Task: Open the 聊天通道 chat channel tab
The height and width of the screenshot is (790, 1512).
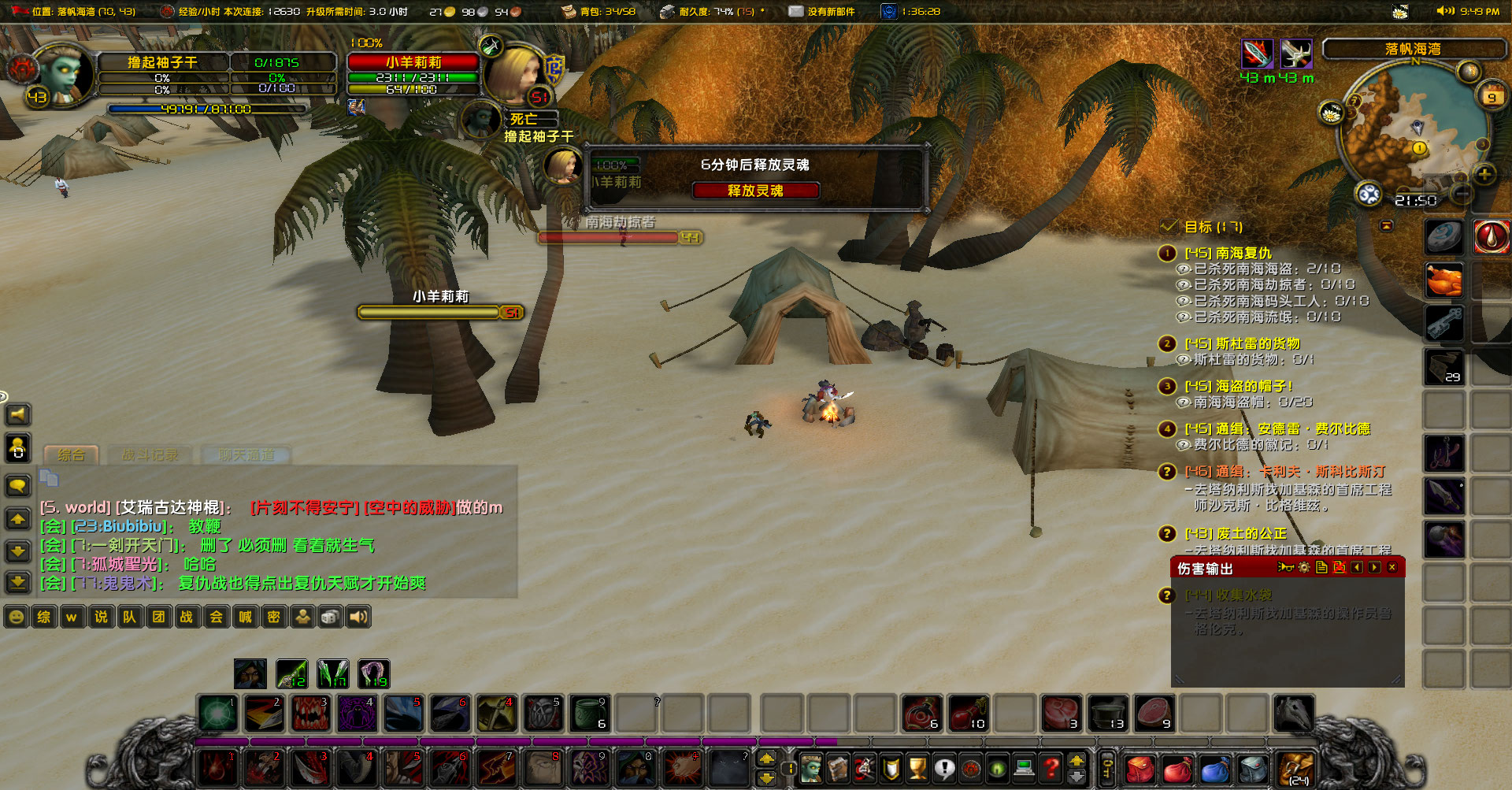Action: coord(246,455)
